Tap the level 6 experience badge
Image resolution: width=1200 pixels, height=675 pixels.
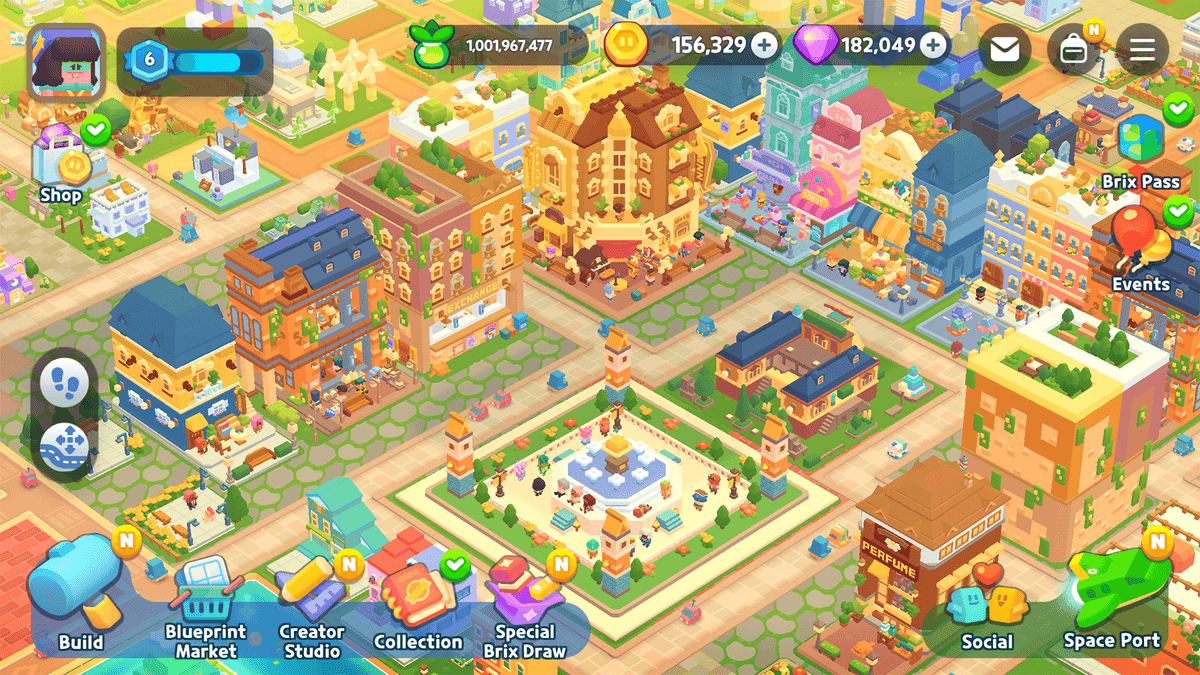(x=150, y=60)
